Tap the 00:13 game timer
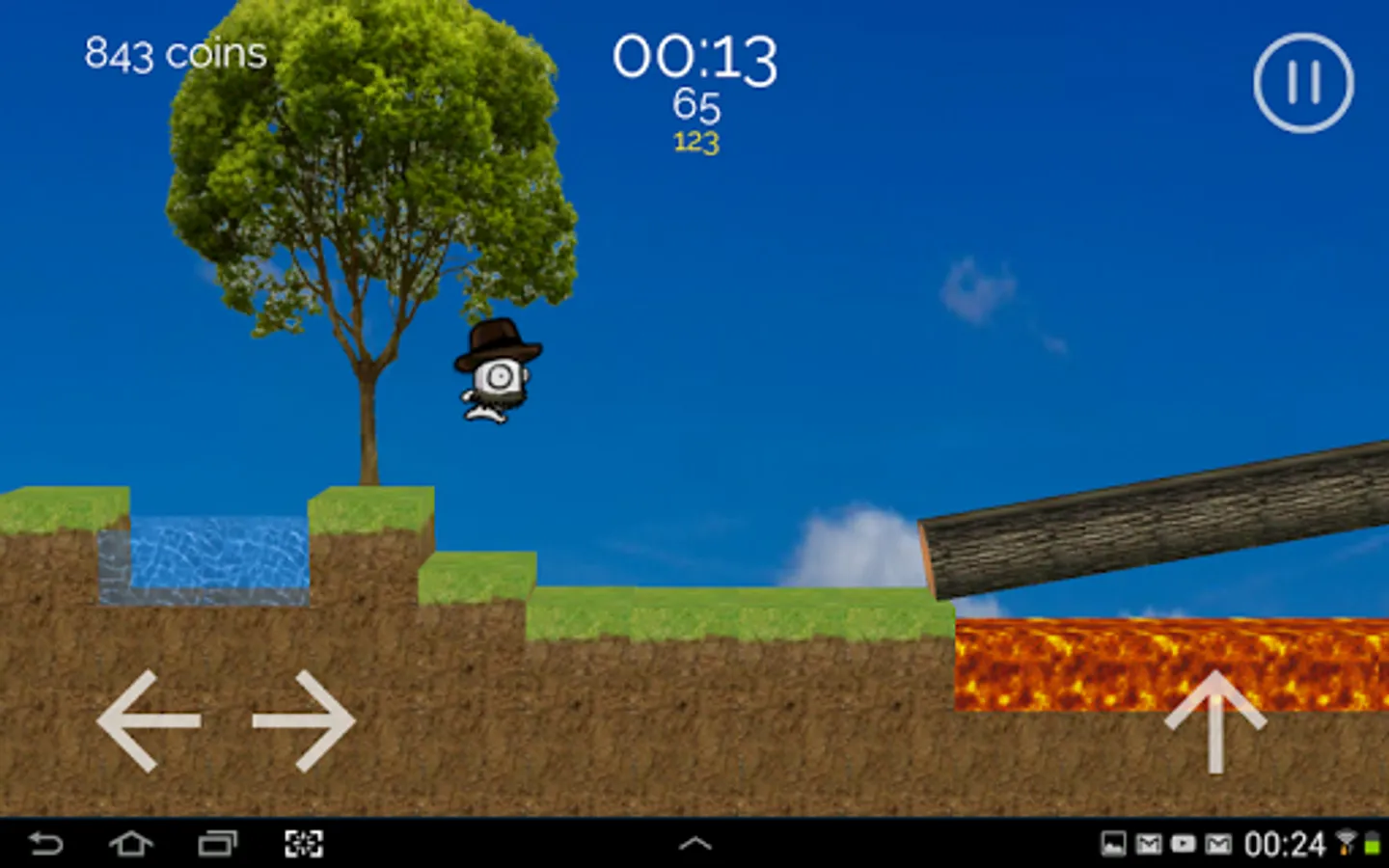Screen dimensions: 1389x868 pyautogui.click(x=696, y=58)
